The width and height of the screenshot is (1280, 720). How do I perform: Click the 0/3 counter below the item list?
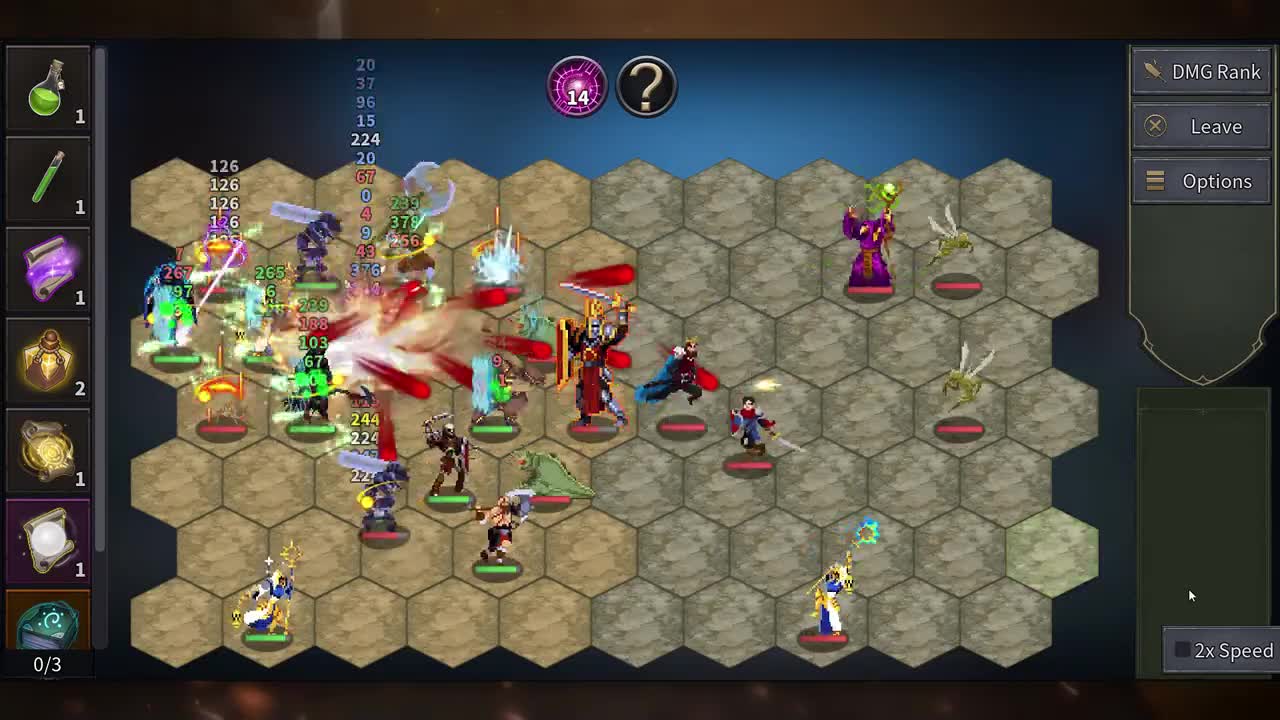click(48, 662)
